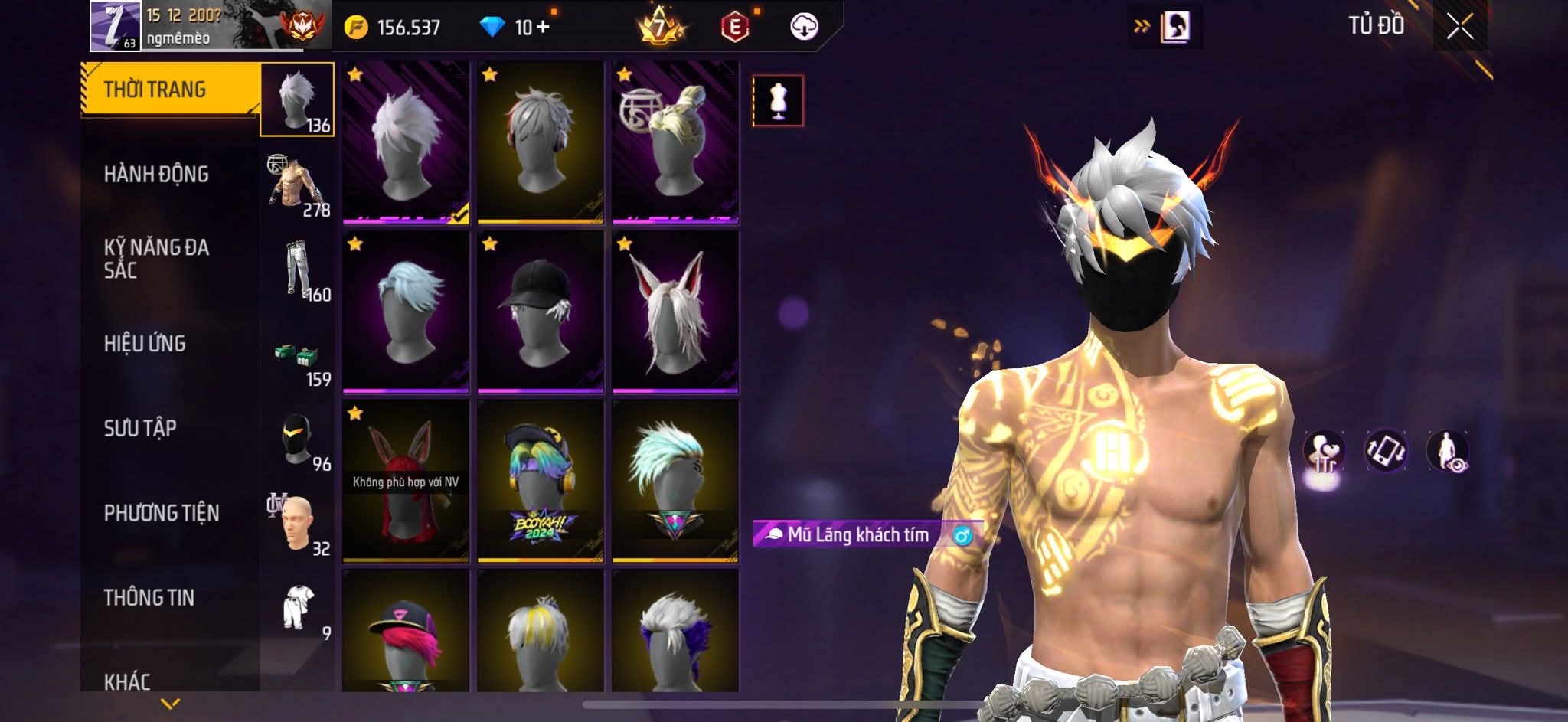Go to the Phương Tiện category
Image resolution: width=1568 pixels, height=722 pixels.
[x=162, y=513]
